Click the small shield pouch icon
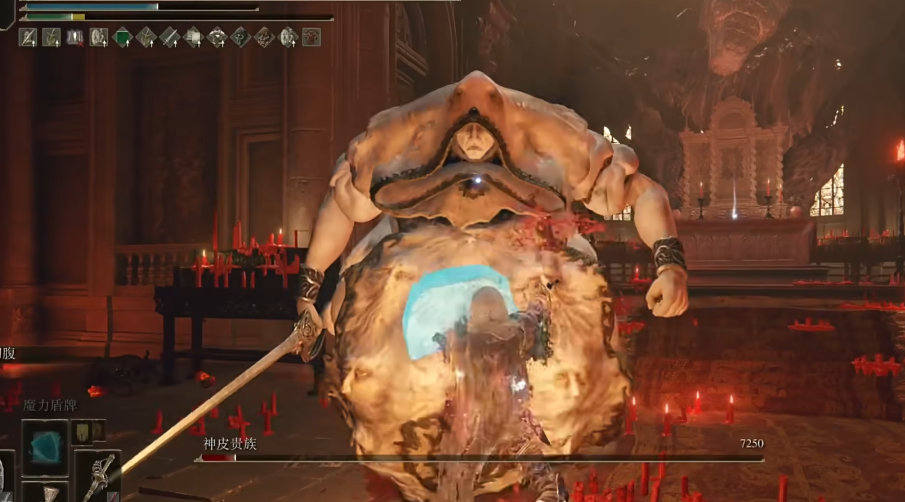This screenshot has height=502, width=905. [82, 432]
